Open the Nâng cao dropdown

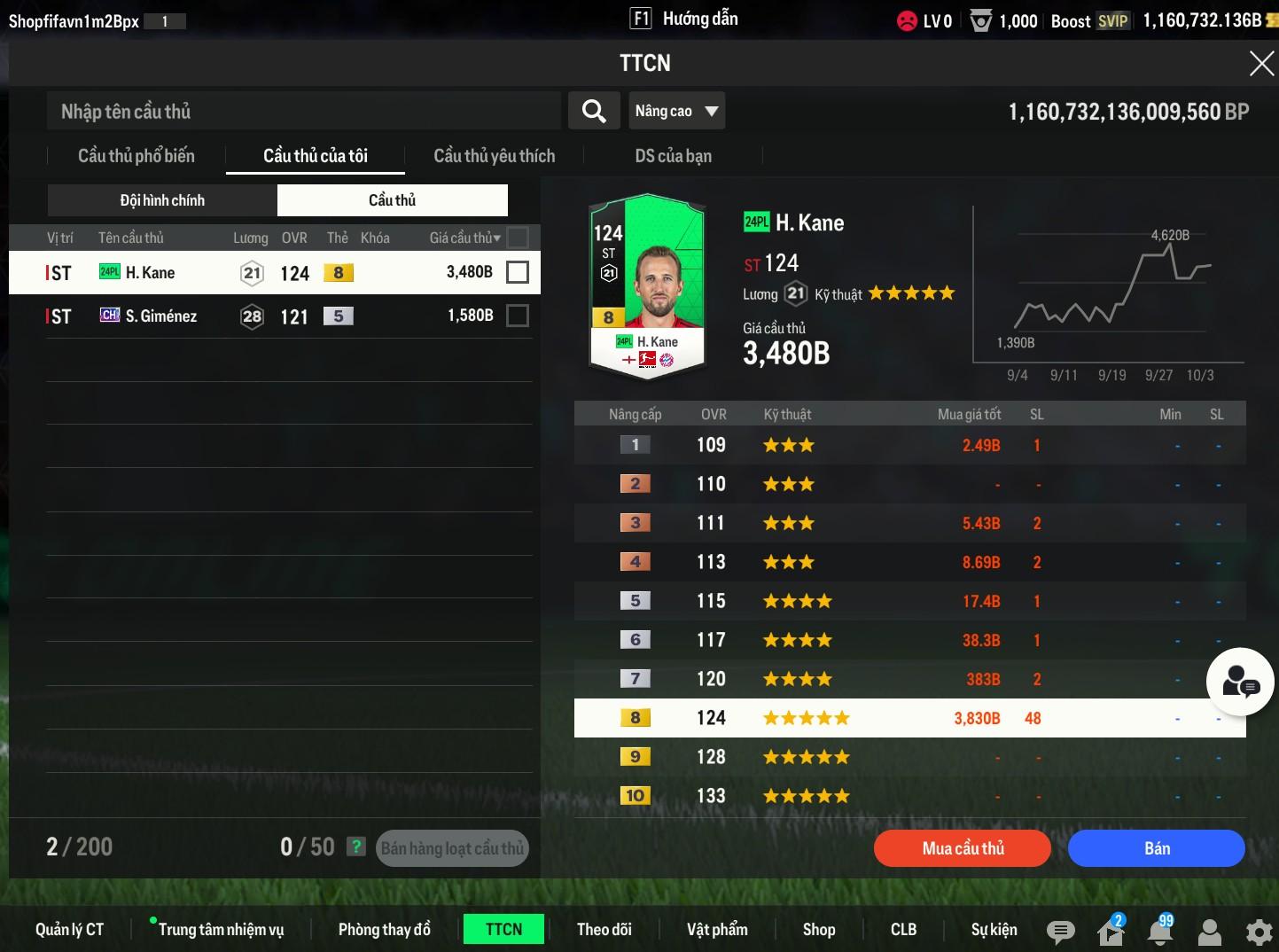(x=676, y=111)
